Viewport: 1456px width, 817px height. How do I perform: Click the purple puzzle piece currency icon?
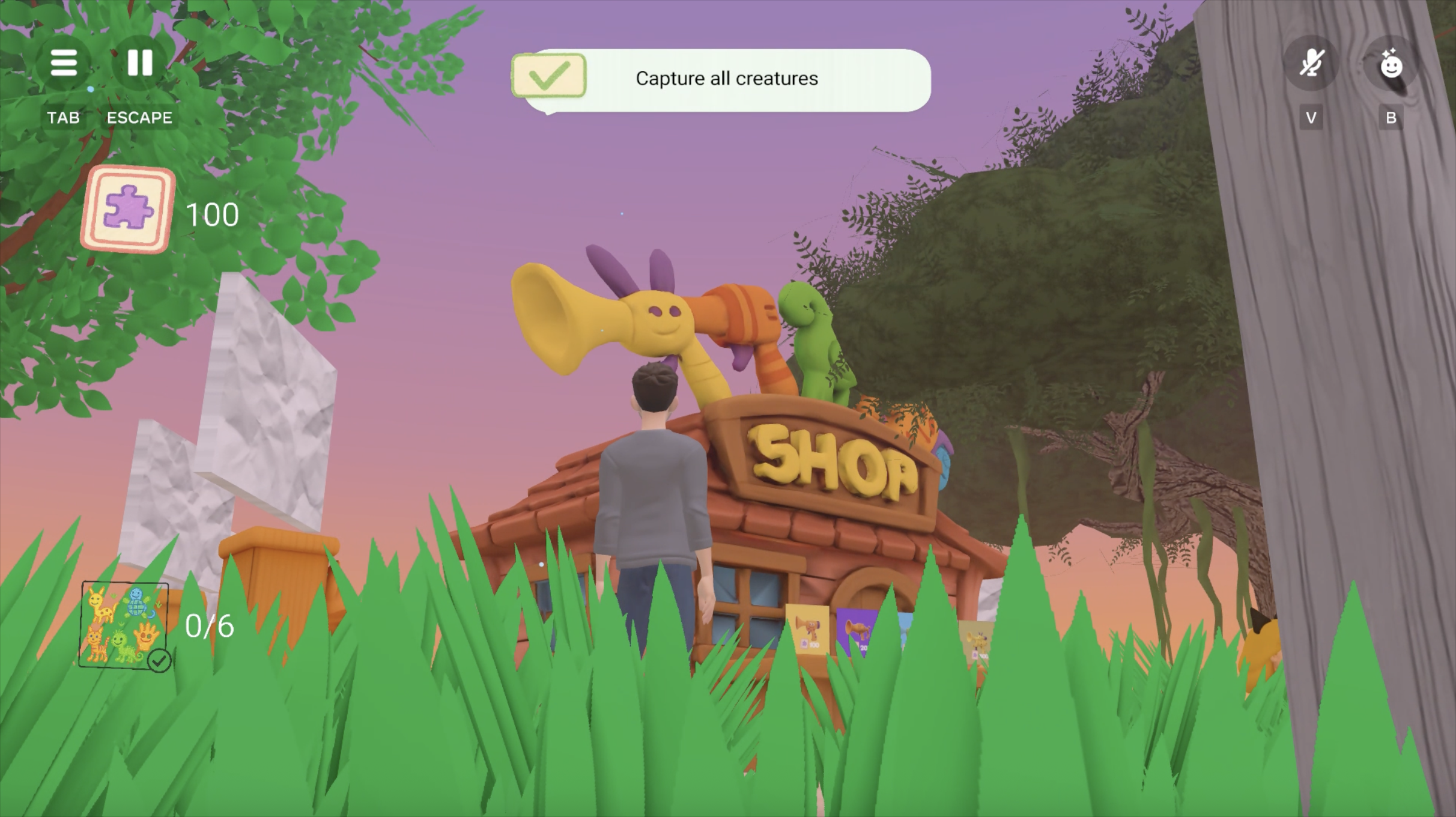pos(129,209)
